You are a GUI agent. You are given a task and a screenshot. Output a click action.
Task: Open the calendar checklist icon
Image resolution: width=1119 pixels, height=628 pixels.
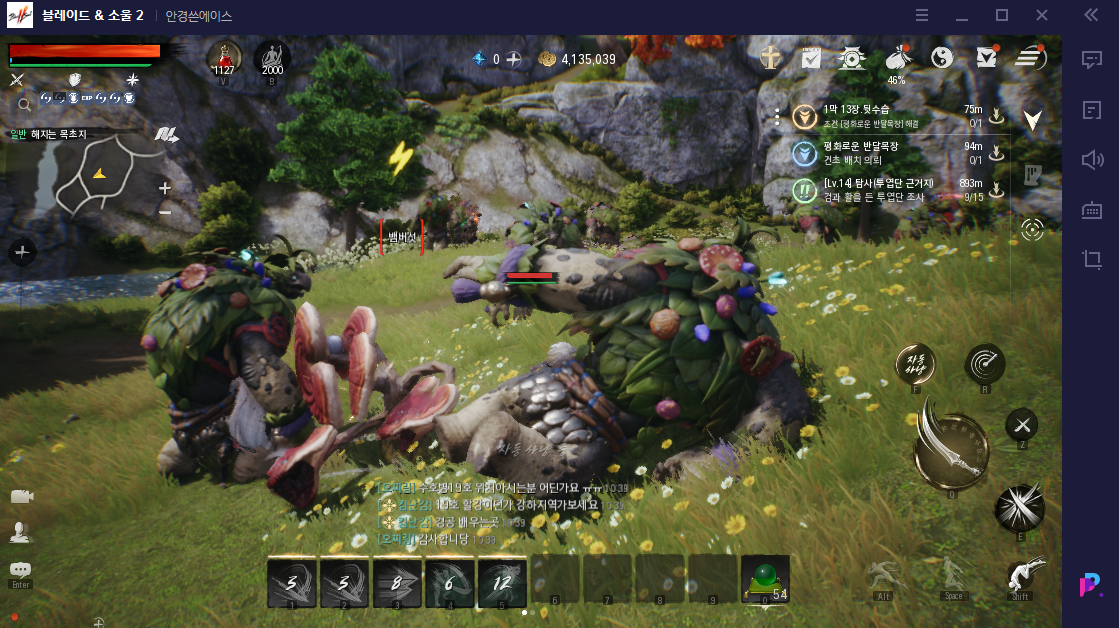point(811,57)
